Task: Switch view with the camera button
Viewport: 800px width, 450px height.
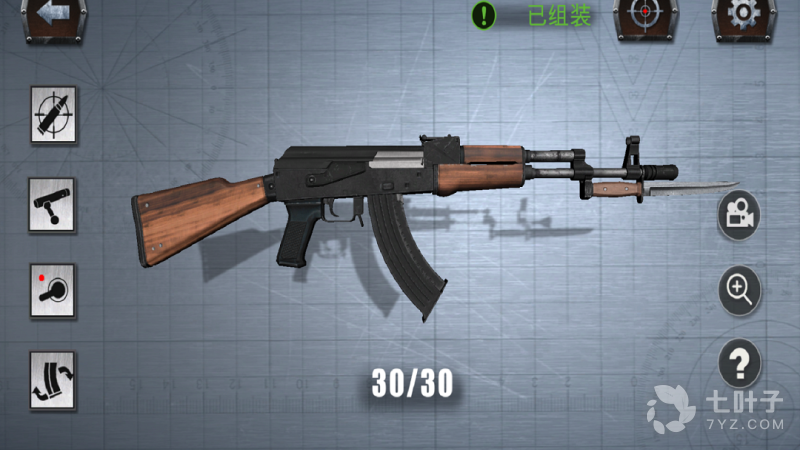Action: 739,214
